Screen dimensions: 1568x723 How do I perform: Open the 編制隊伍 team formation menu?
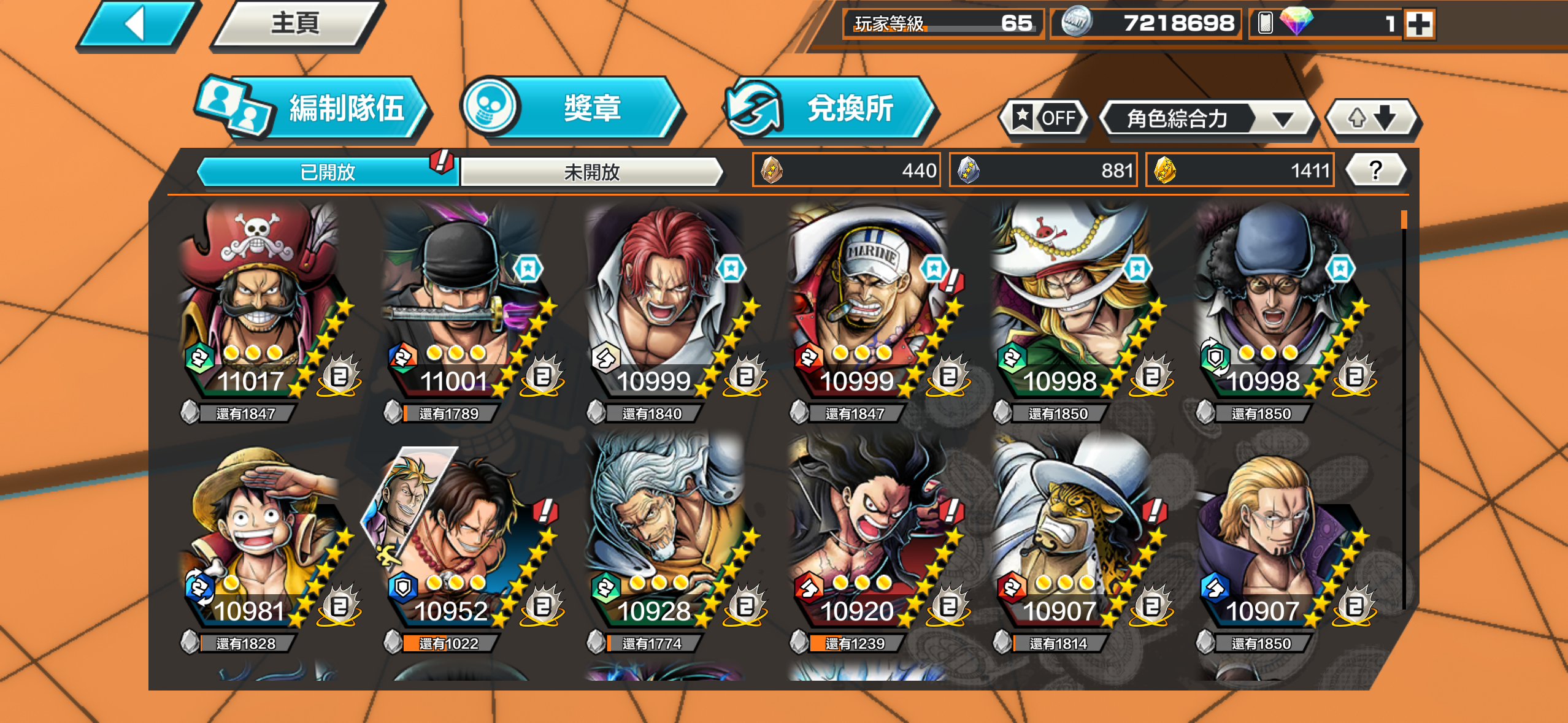(x=313, y=109)
